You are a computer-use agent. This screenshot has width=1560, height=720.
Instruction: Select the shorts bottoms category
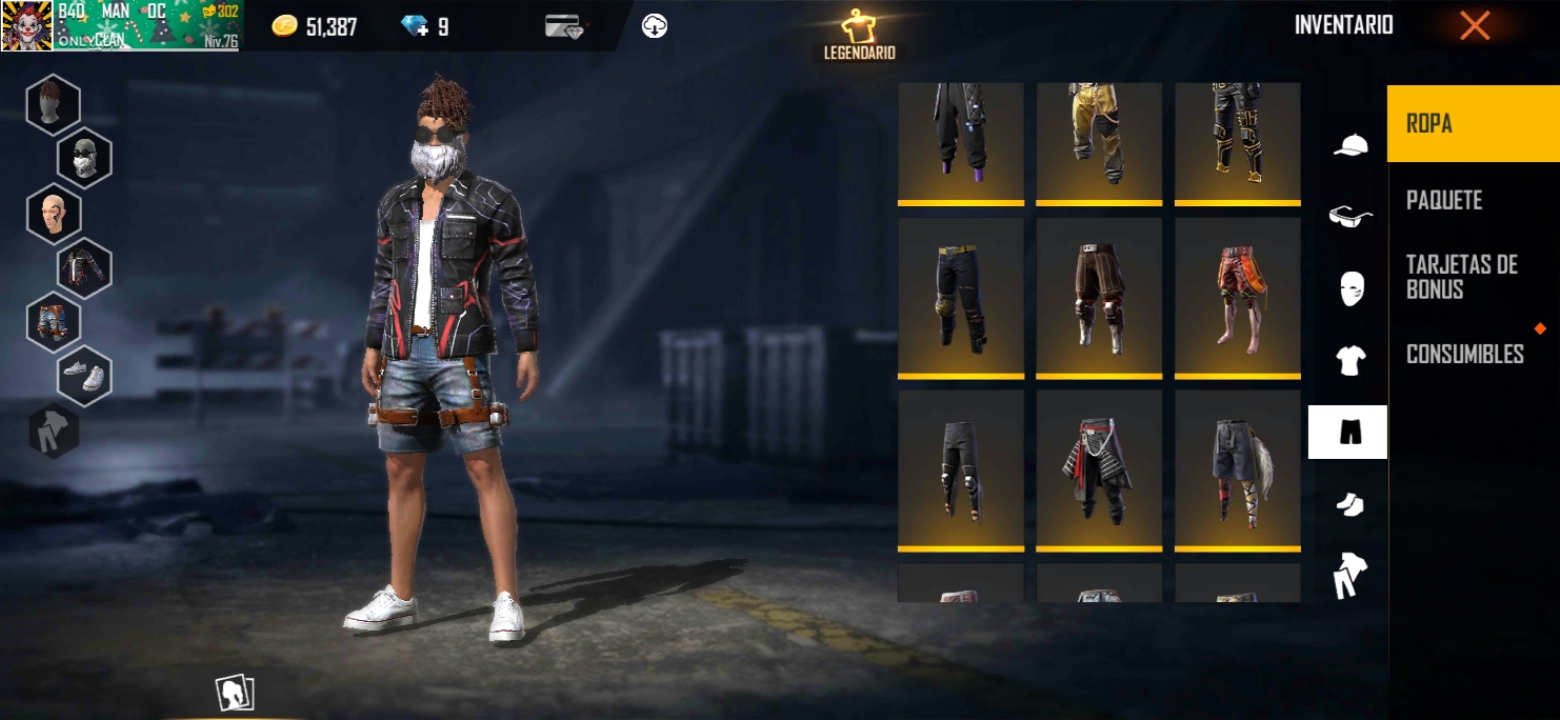1348,432
